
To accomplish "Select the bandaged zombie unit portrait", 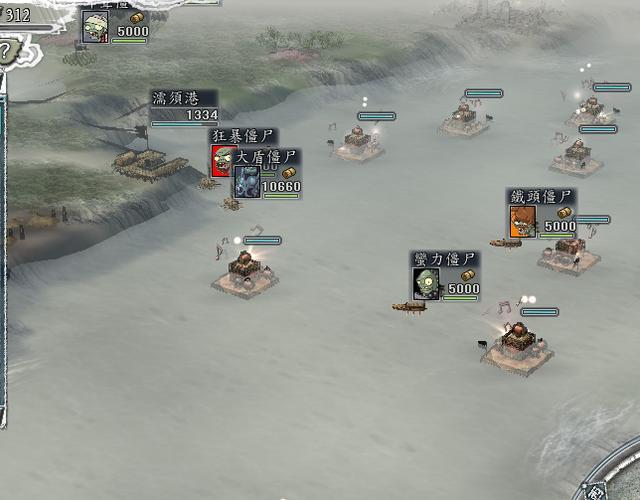I will [96, 27].
